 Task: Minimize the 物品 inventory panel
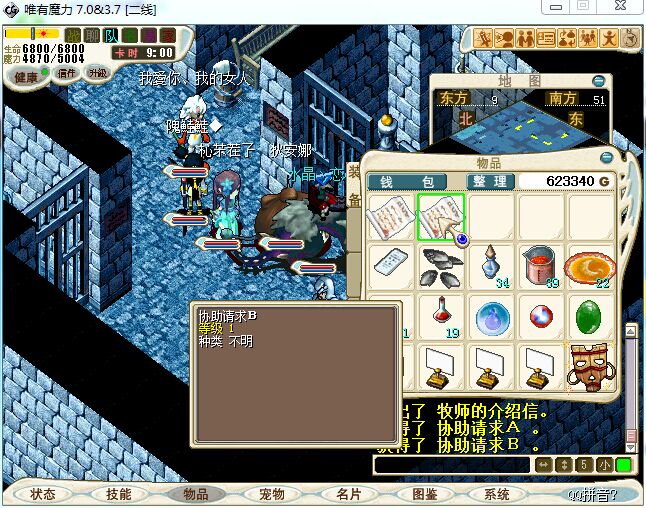605,158
